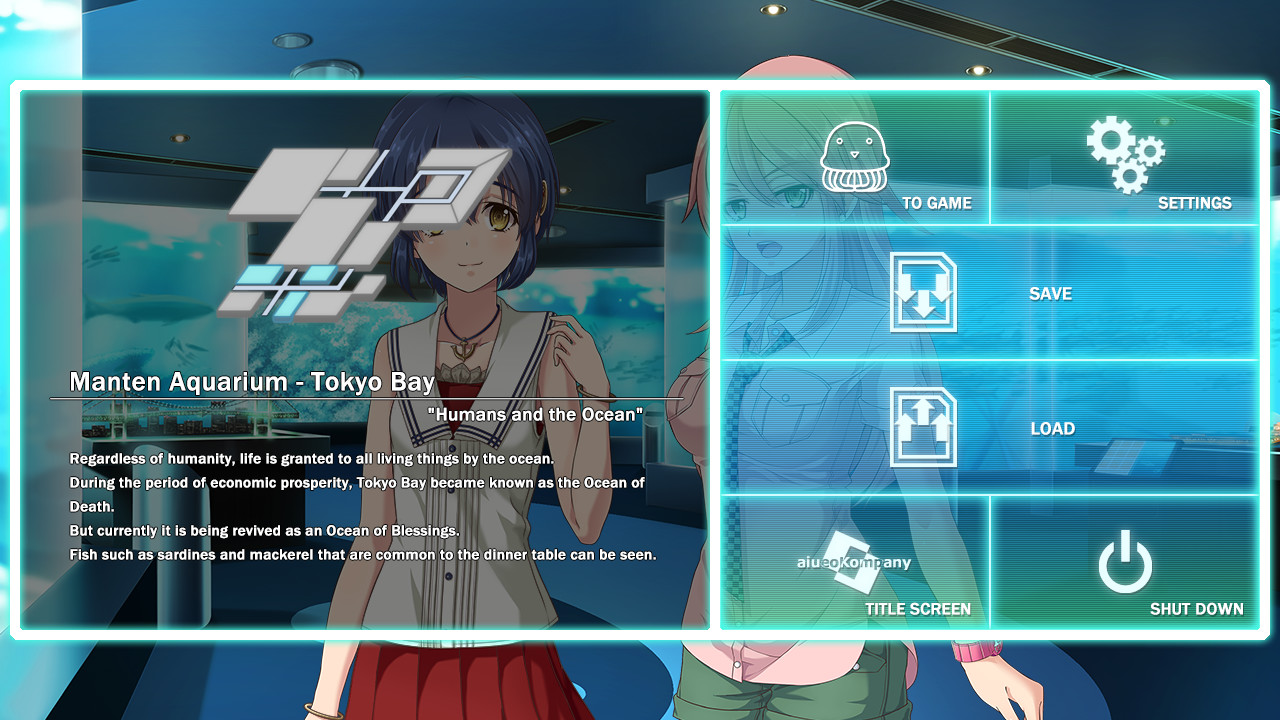
Task: Click the SHUT DOWN power button
Action: [x=1125, y=563]
